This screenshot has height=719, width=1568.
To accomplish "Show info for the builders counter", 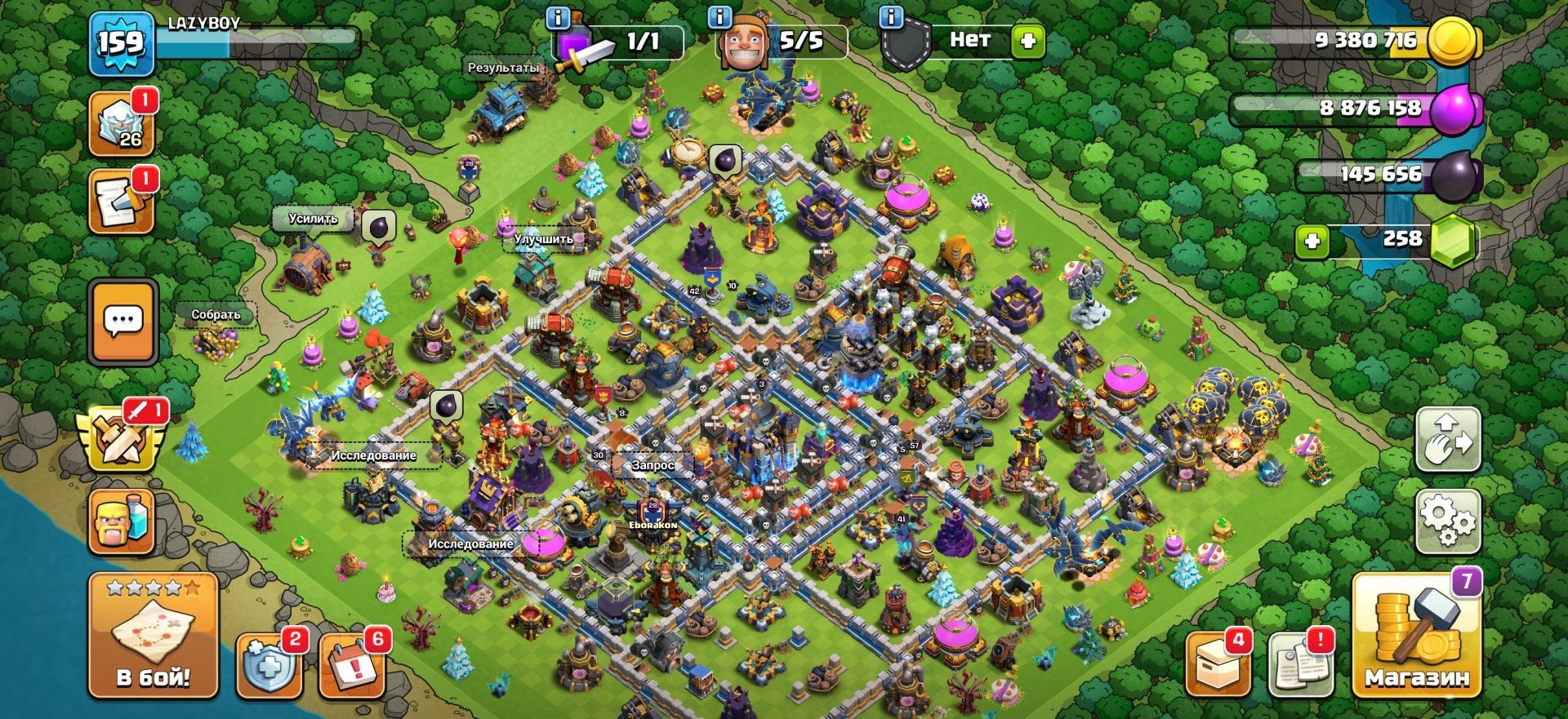I will pos(719,17).
